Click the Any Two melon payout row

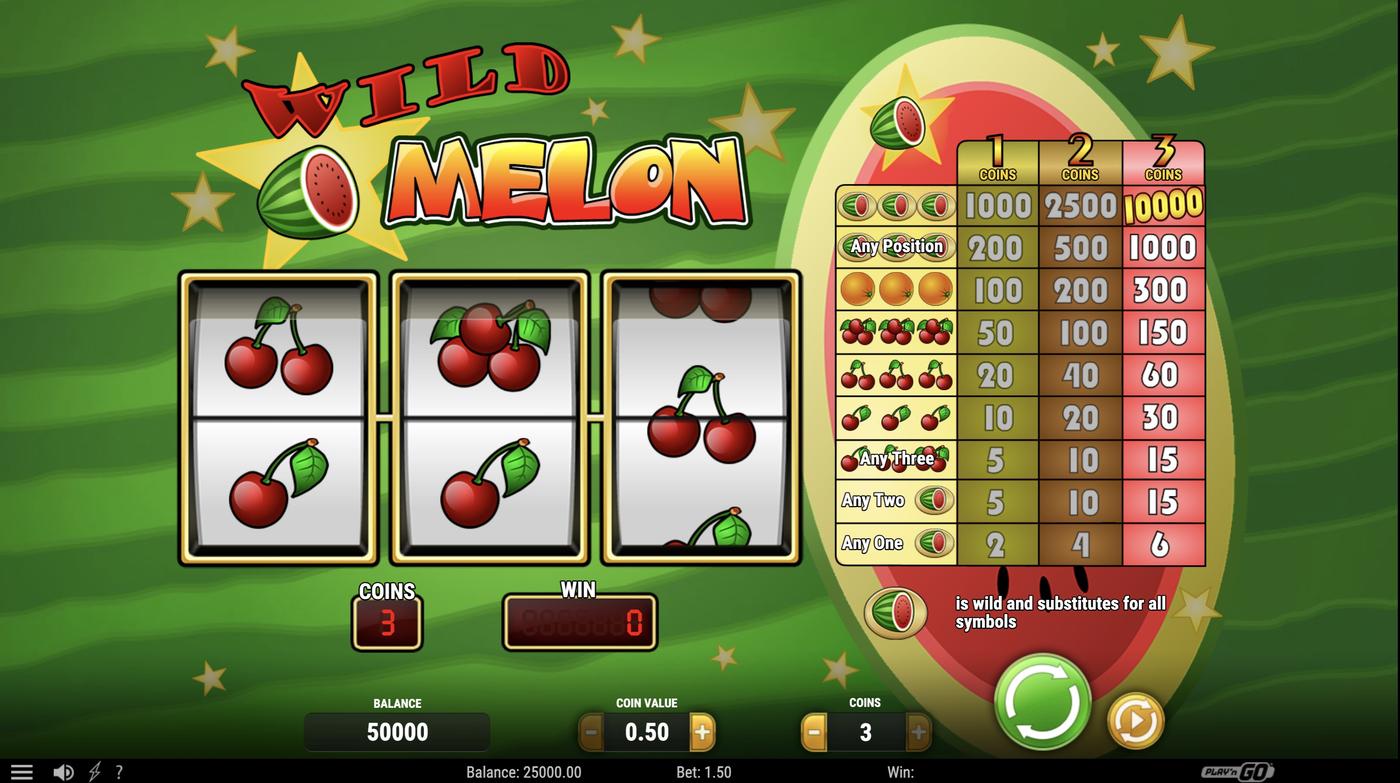[x=895, y=501]
